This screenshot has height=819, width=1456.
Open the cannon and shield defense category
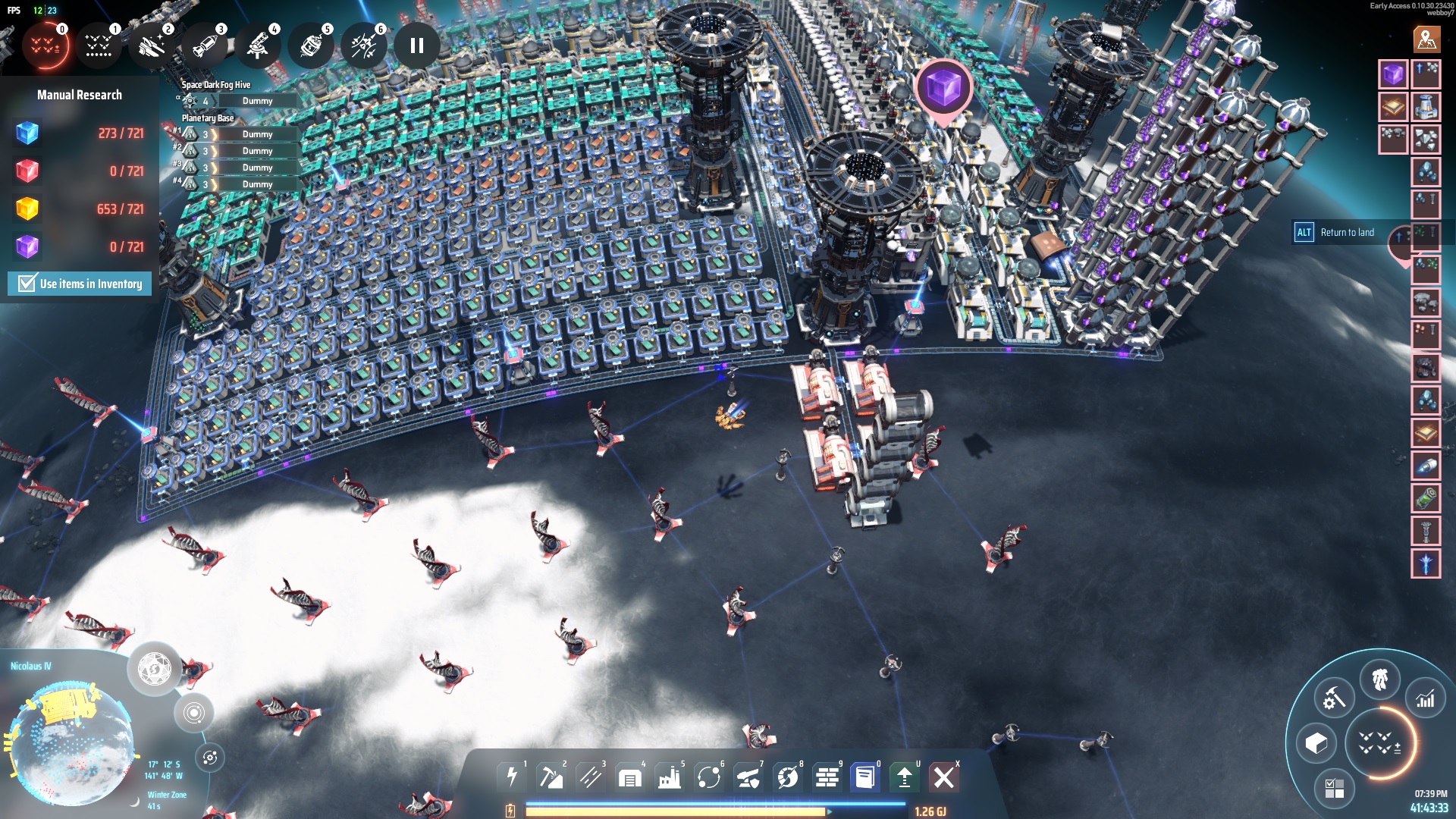748,777
